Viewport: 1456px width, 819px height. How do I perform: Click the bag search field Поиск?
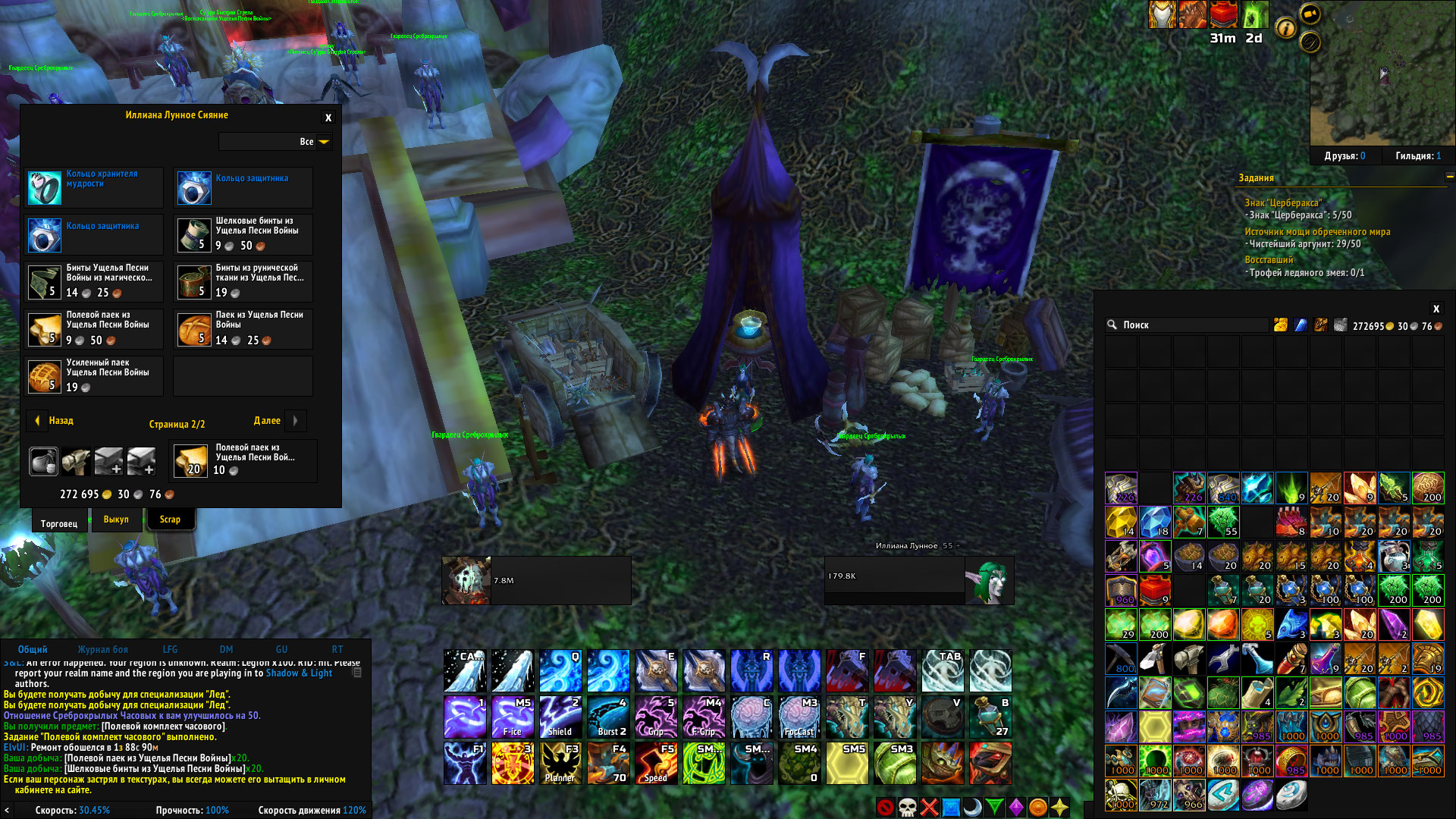[x=1187, y=325]
